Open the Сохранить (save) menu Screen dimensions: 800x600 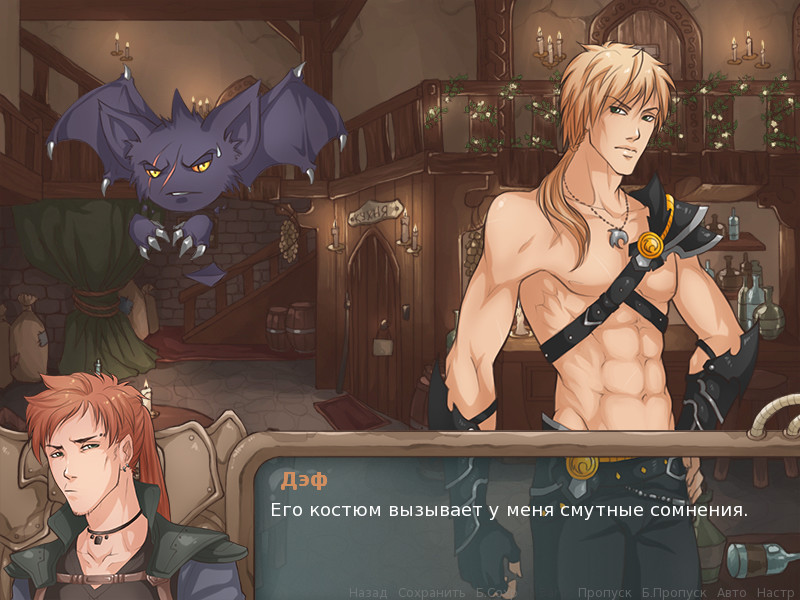(x=432, y=592)
